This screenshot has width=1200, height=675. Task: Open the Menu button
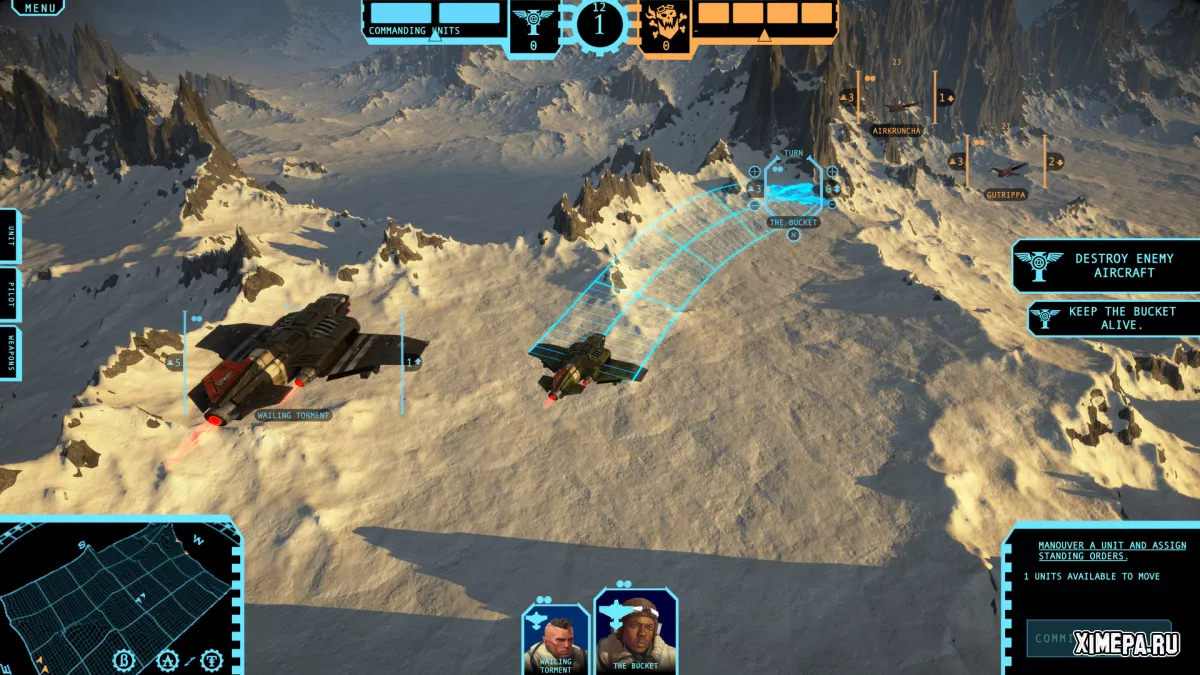pos(39,8)
